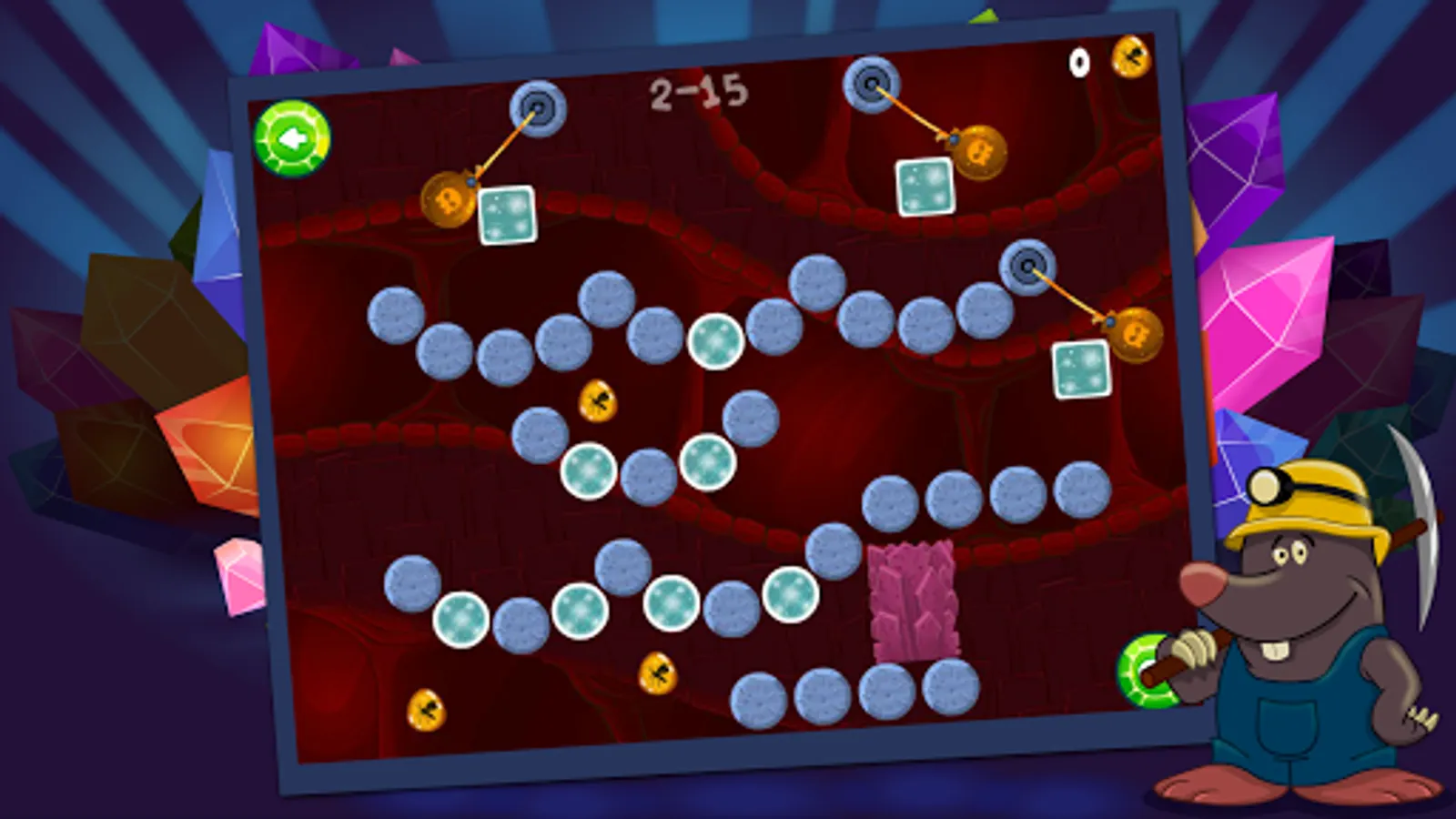Tap the ice cube near the top-right coin

[x=925, y=186]
